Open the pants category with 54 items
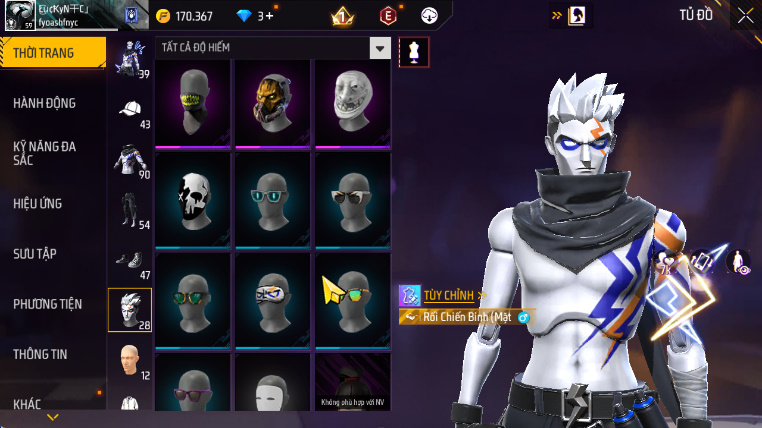This screenshot has width=762, height=428. pyautogui.click(x=130, y=211)
